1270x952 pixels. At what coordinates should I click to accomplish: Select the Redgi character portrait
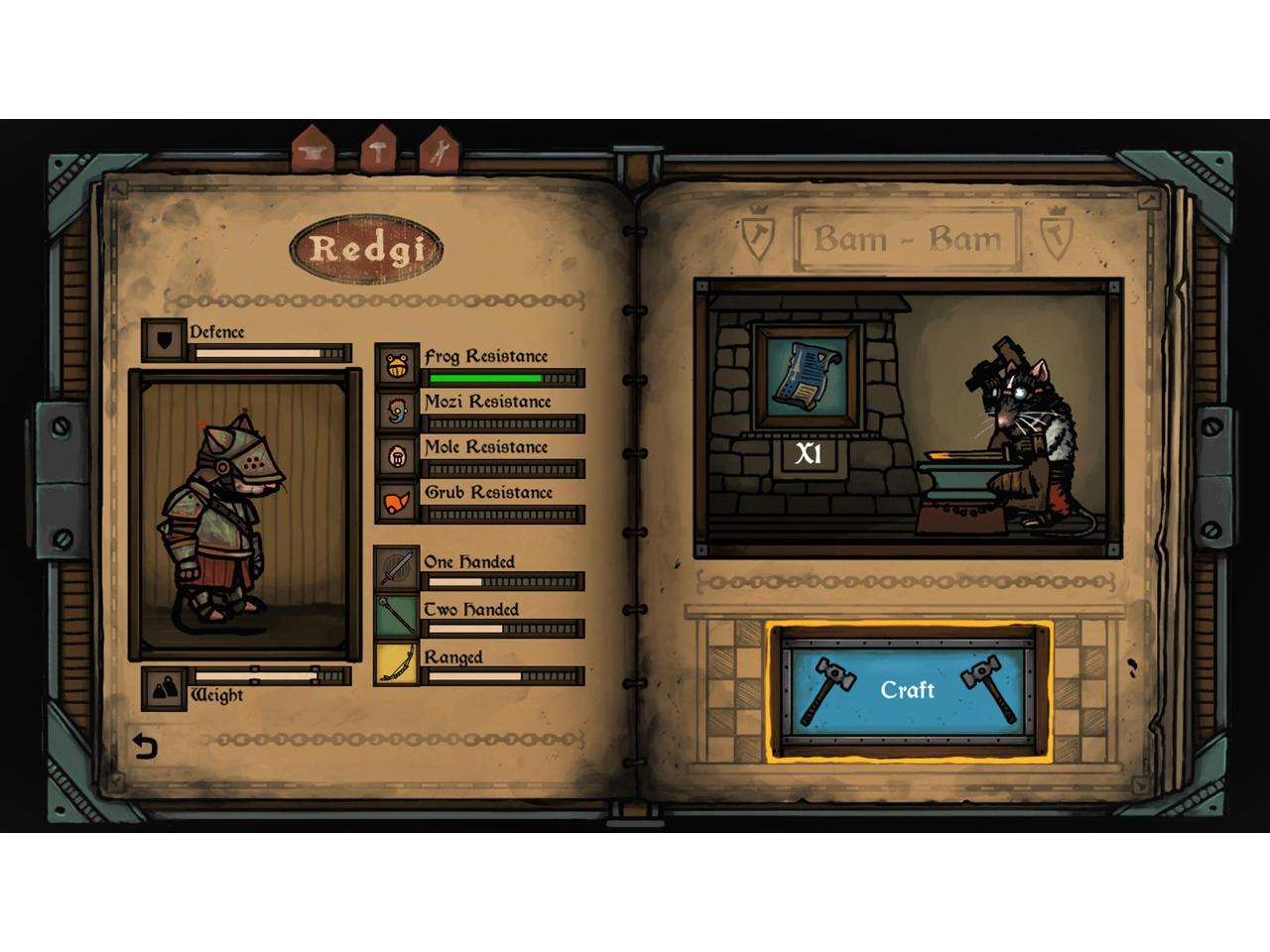pyautogui.click(x=244, y=516)
